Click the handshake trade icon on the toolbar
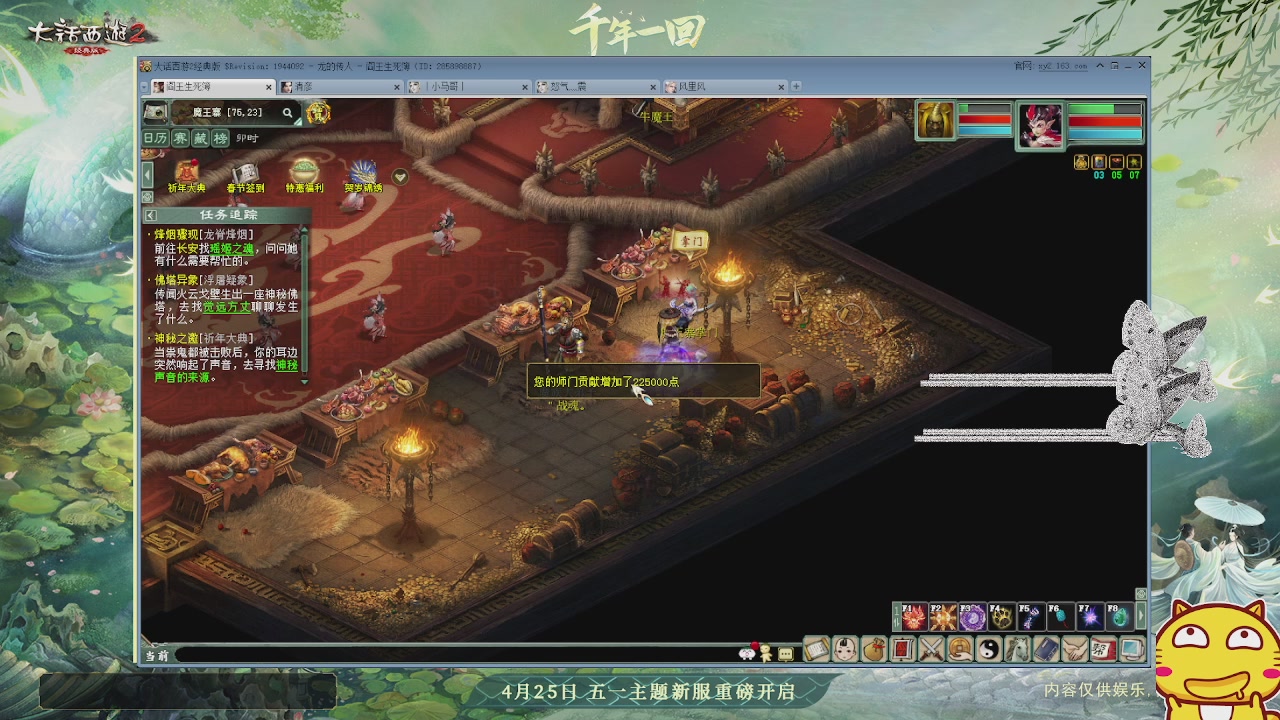Screen dimensions: 1280x720 (x=1075, y=650)
